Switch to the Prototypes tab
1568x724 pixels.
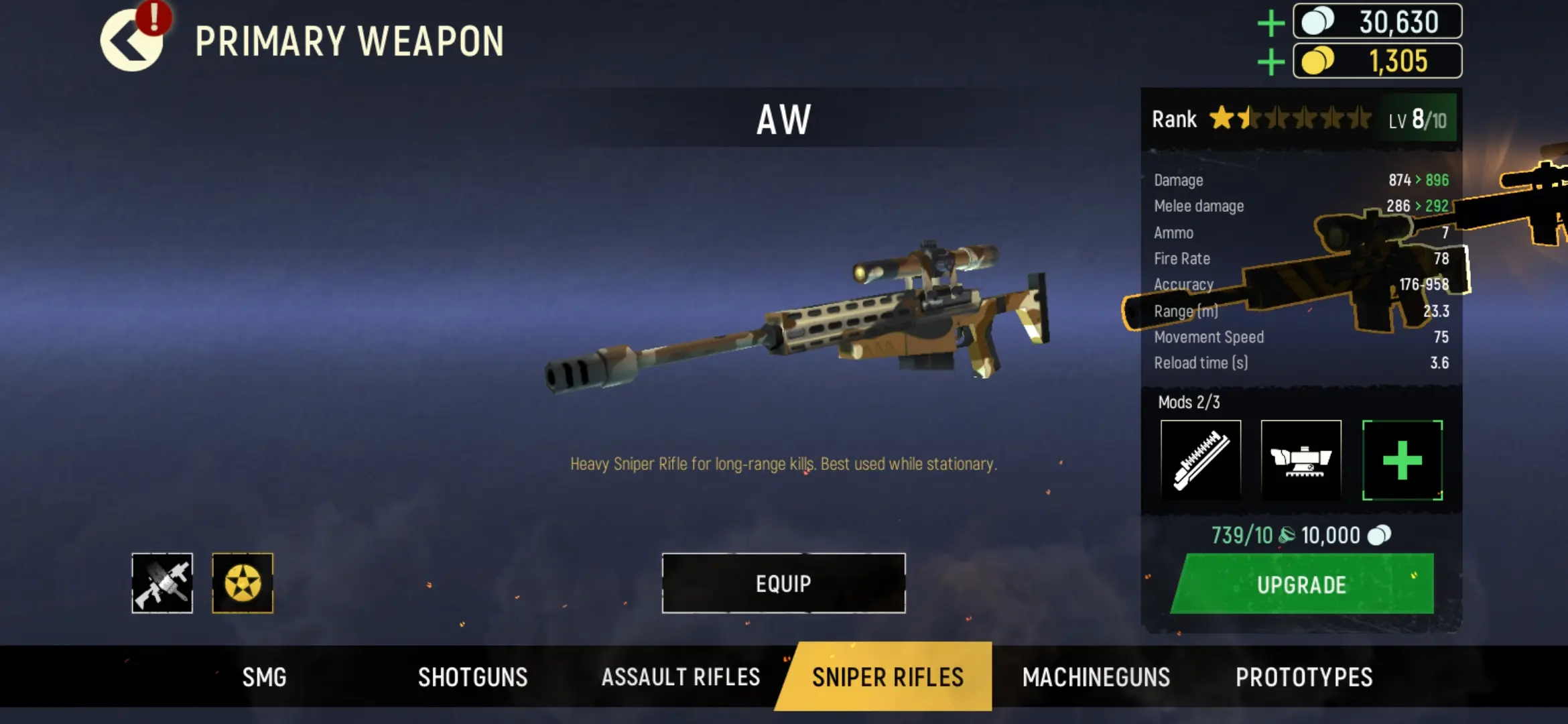point(1304,677)
